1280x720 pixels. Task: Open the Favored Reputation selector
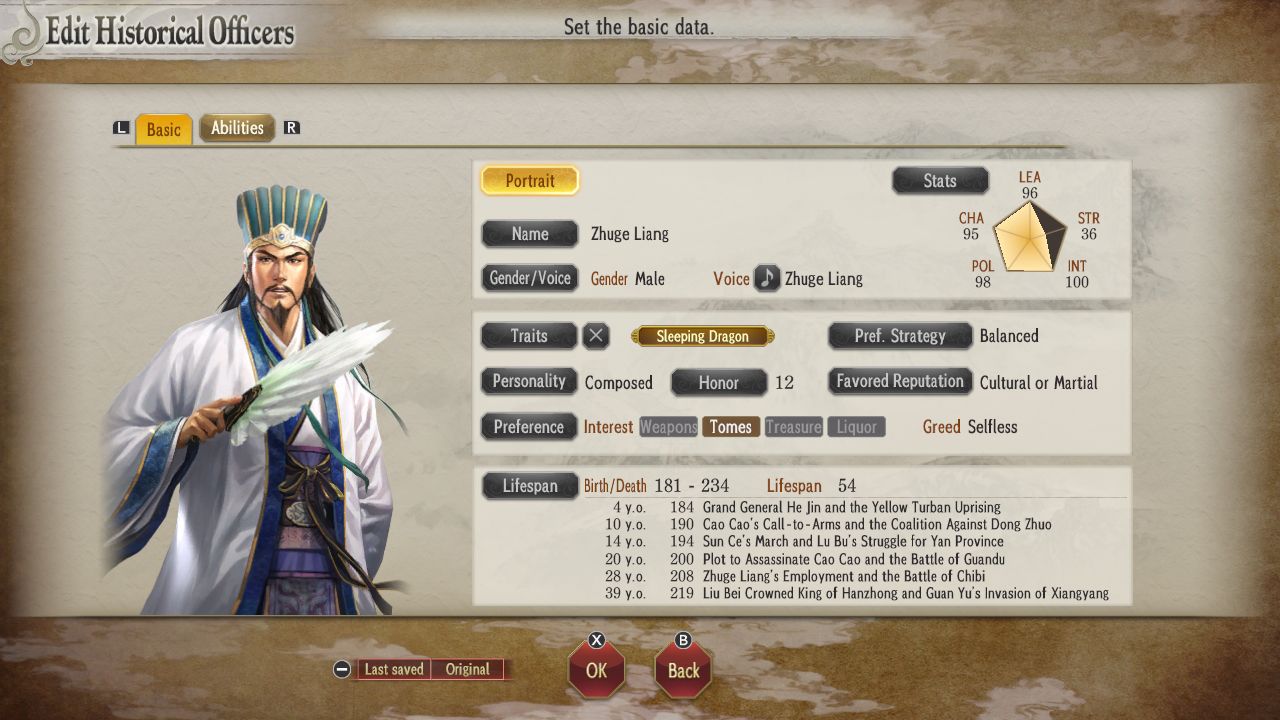click(x=899, y=381)
